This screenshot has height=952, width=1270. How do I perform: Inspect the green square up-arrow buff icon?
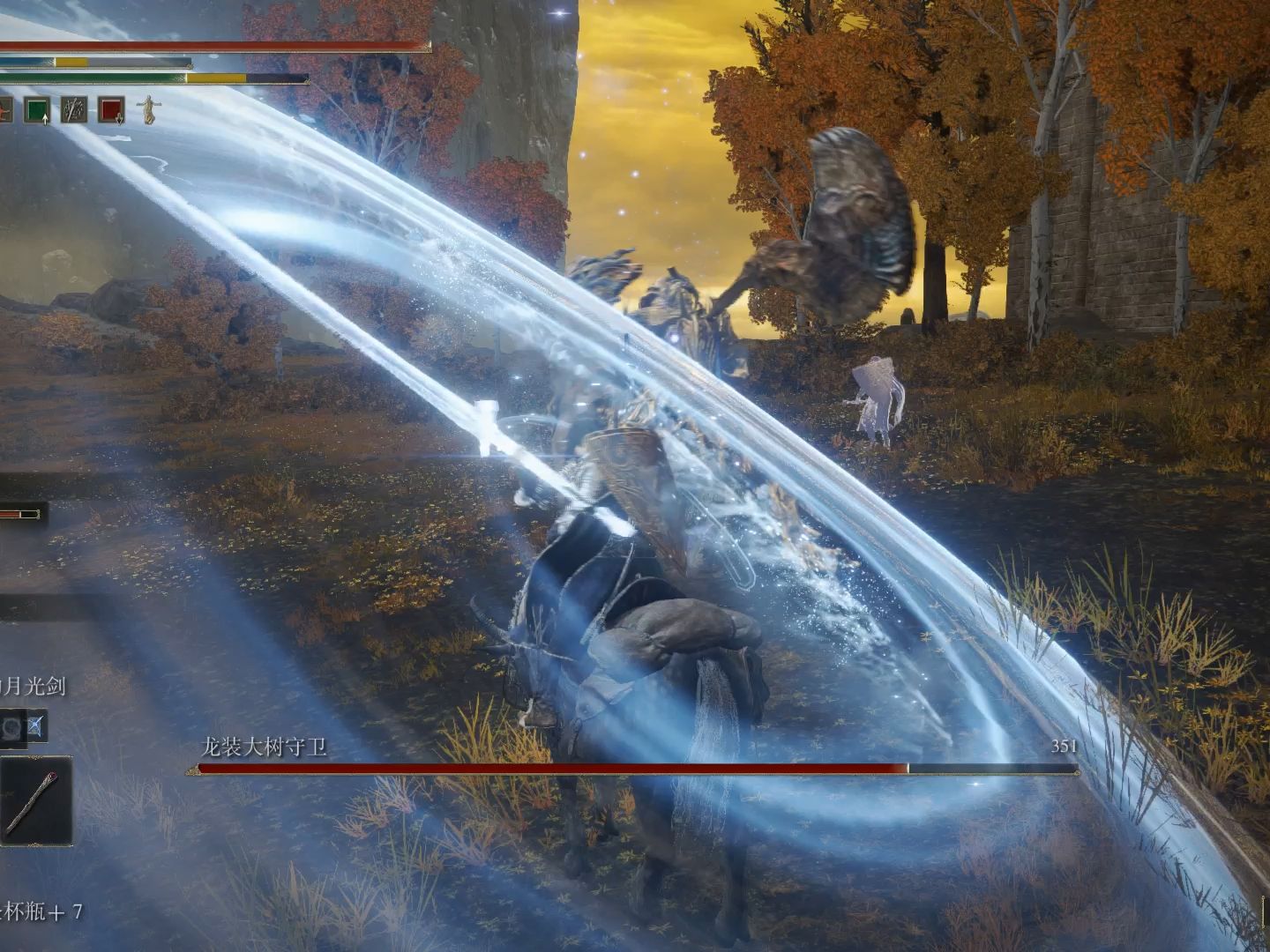37,110
